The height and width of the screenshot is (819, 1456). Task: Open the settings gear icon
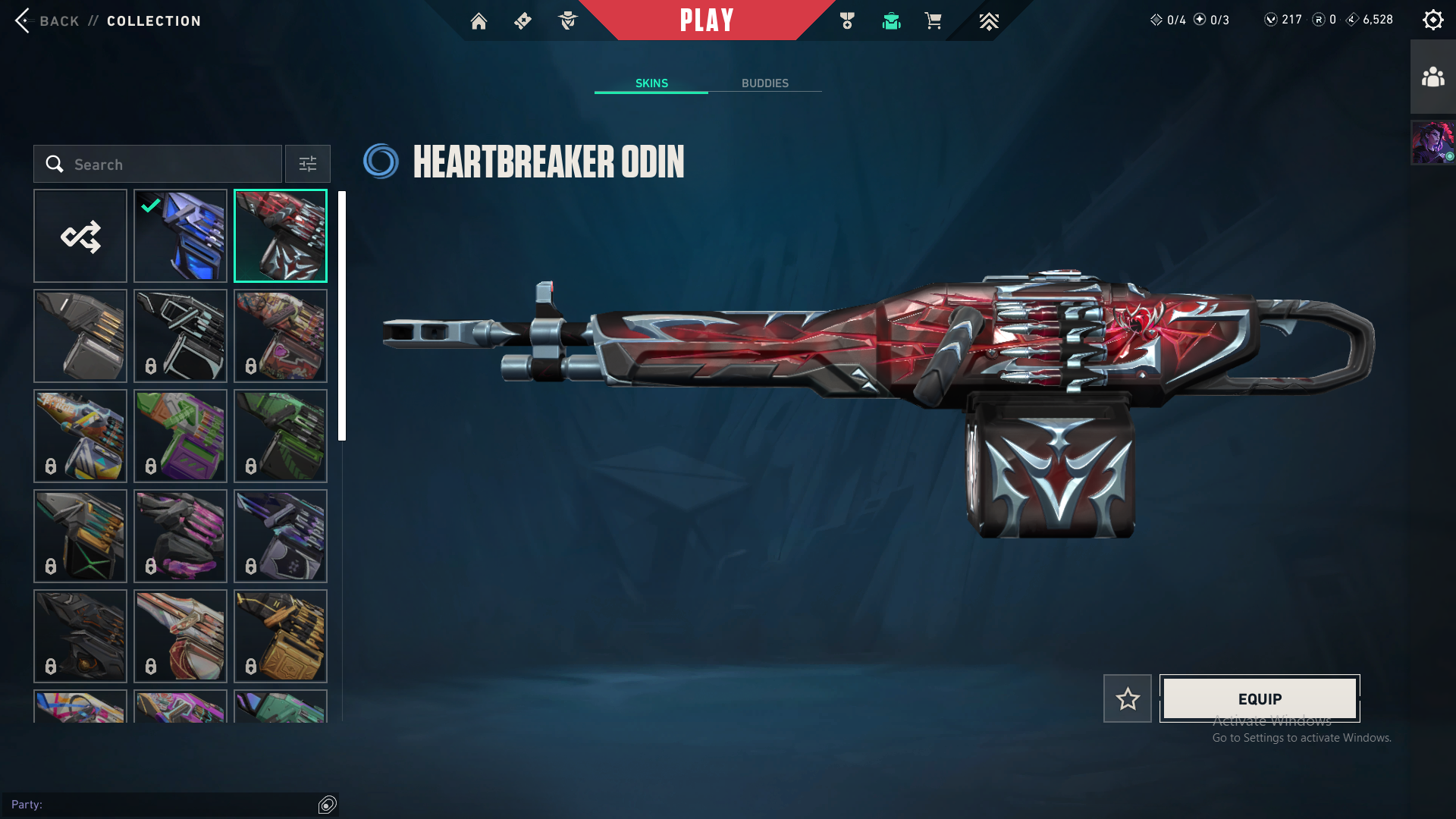pos(1432,20)
